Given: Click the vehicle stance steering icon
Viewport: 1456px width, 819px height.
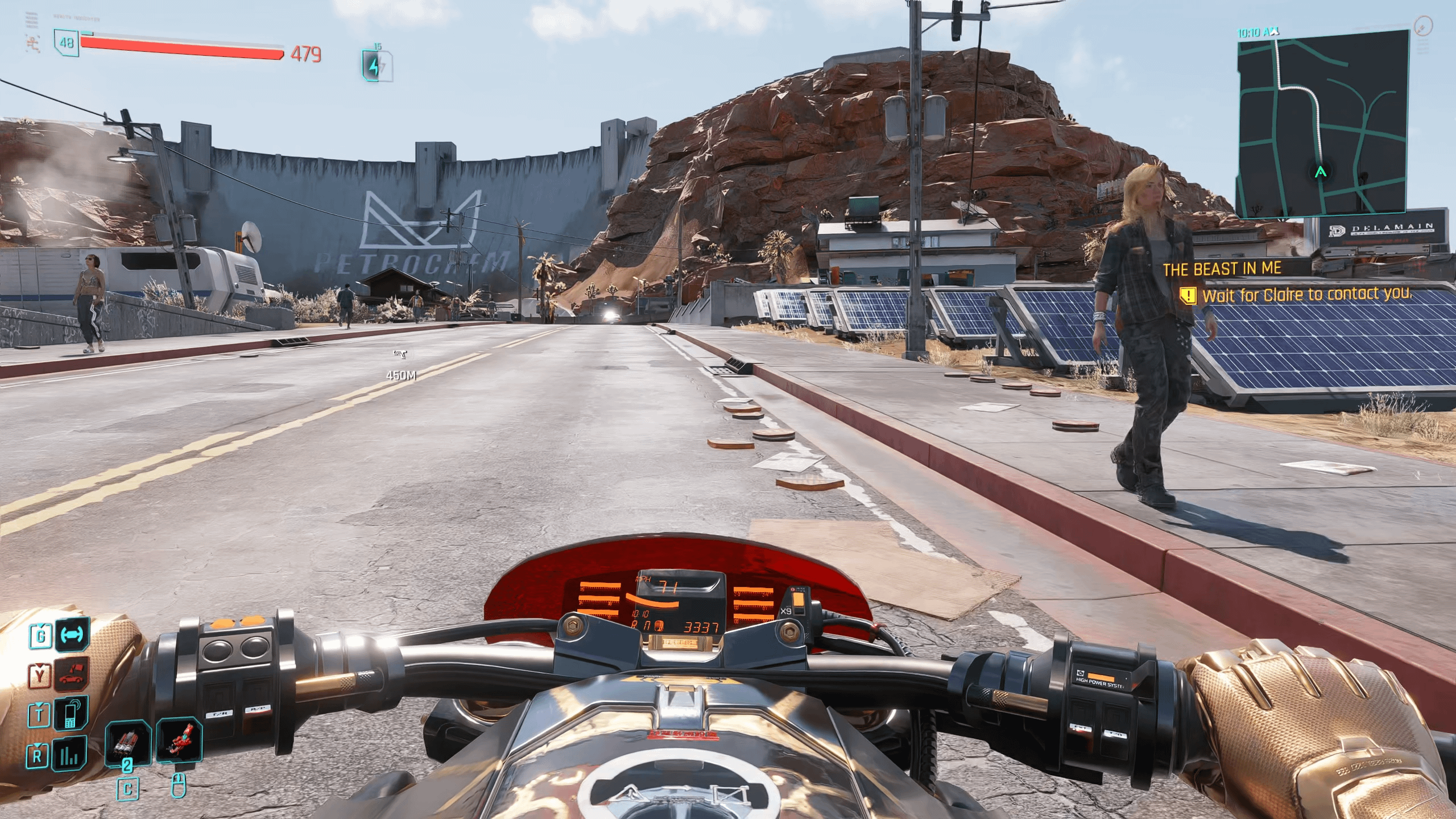Looking at the screenshot, I should pos(72,635).
